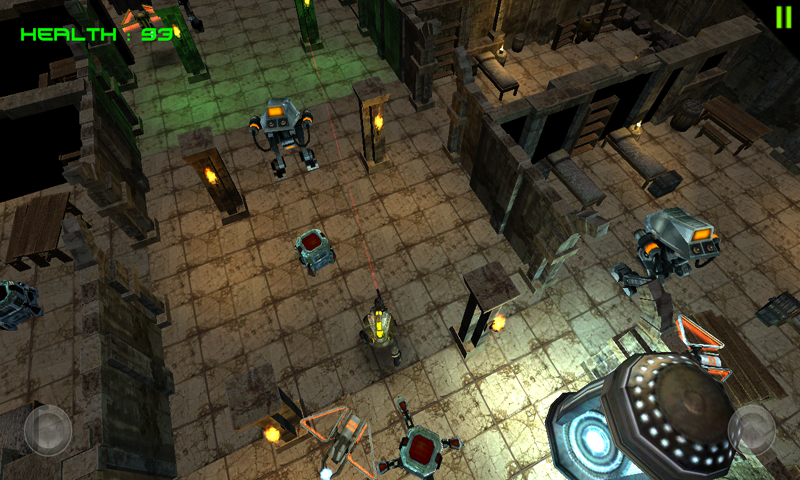Tap the left virtual movement joystick
Screen dimensions: 800x480
click(x=47, y=430)
